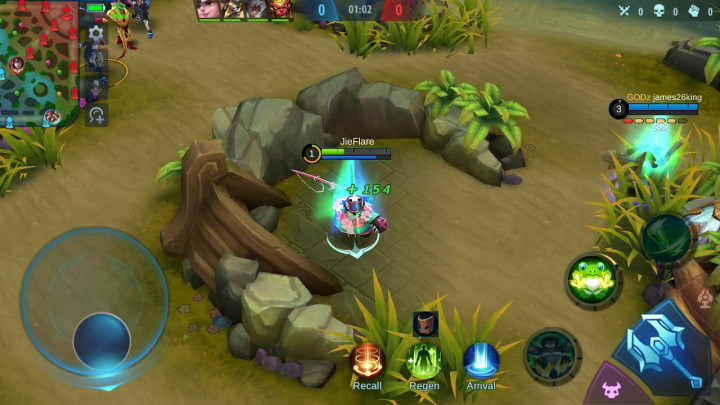Open the gear settings menu

point(96,33)
